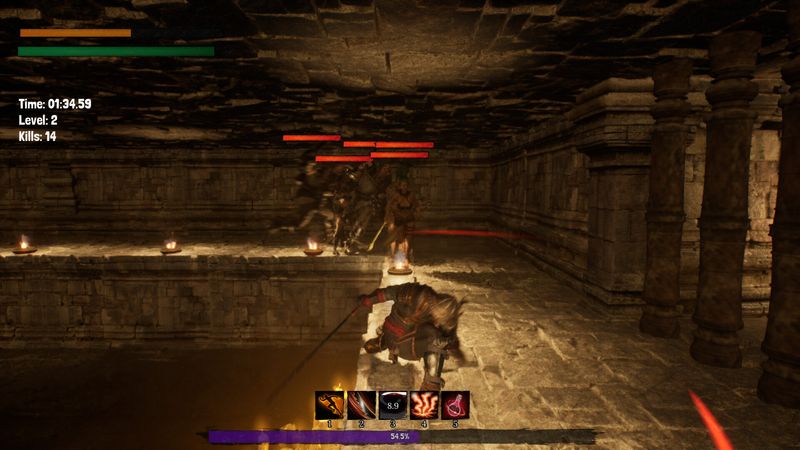The image size is (800, 450).
Task: Cast the rising flames ability
Action: (425, 405)
